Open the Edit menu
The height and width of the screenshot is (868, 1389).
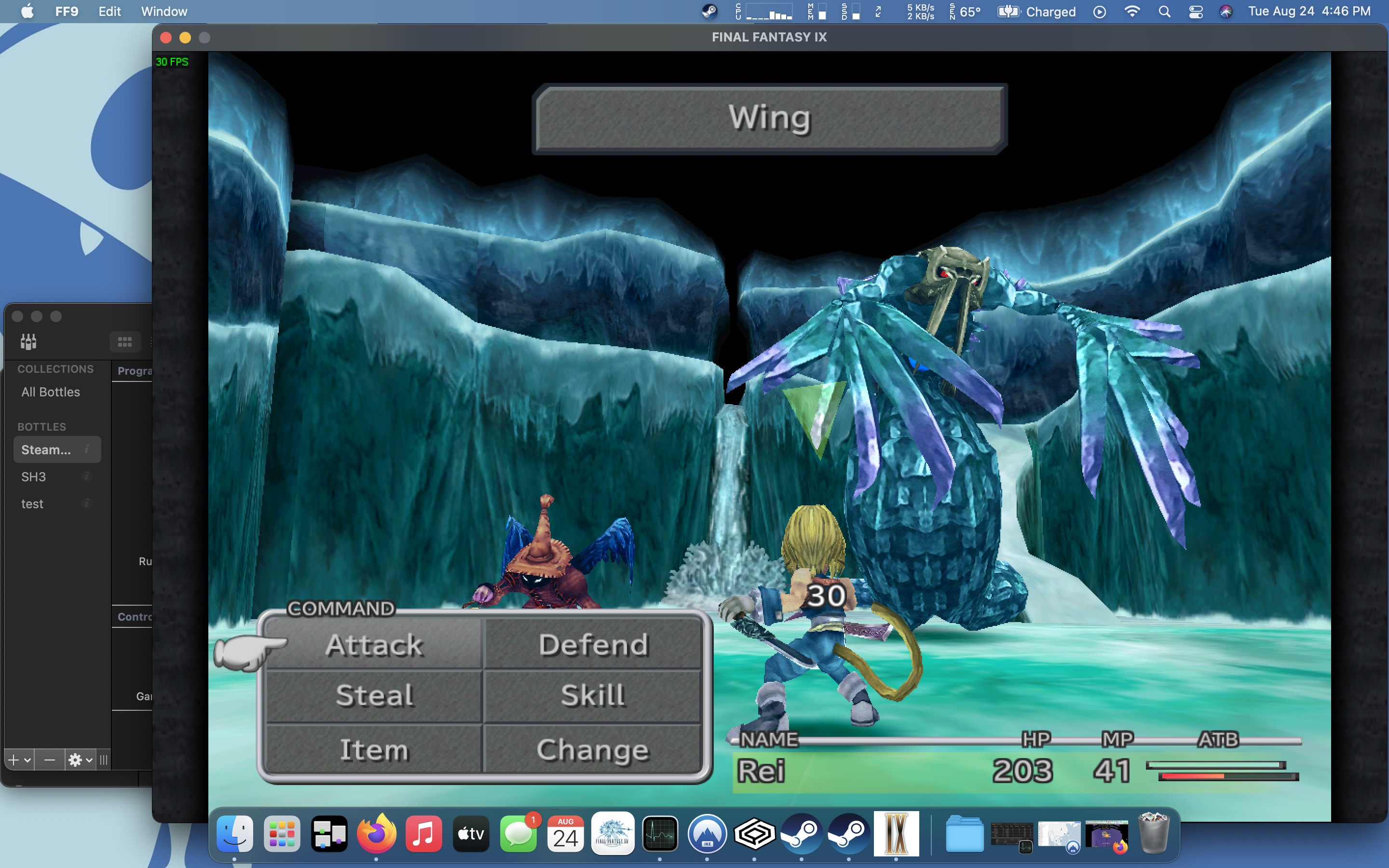(x=109, y=12)
